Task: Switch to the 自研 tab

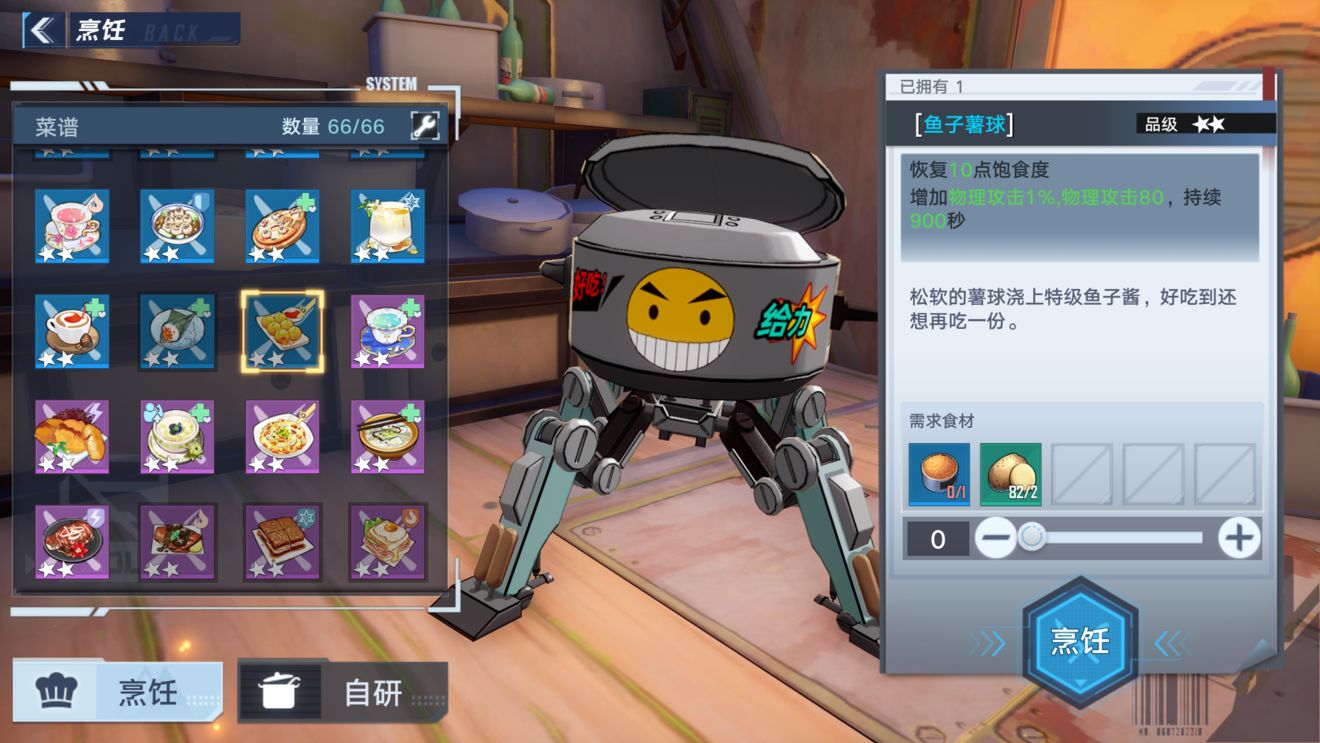Action: point(343,691)
